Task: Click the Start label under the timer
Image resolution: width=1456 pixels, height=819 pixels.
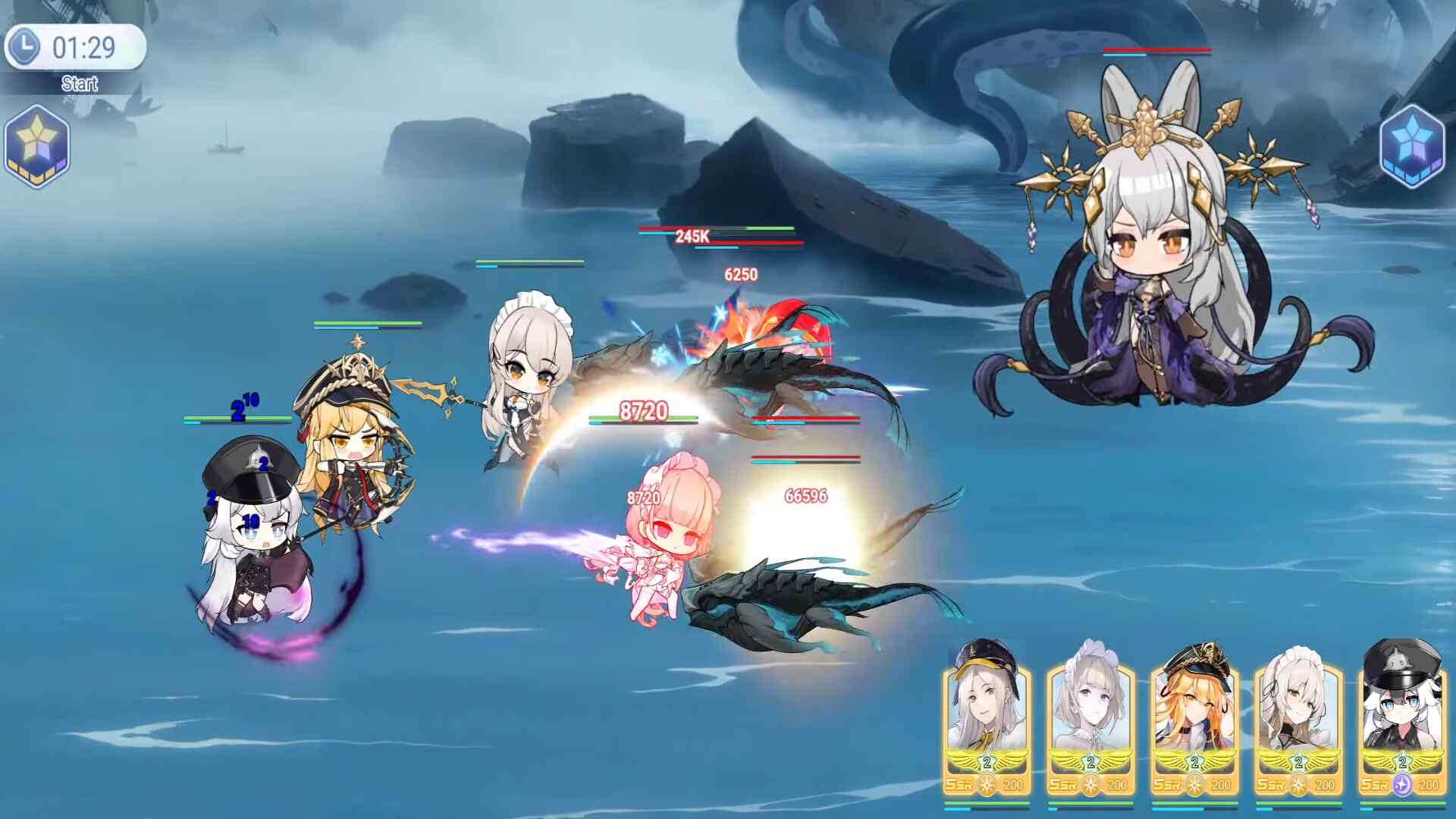Action: [80, 83]
